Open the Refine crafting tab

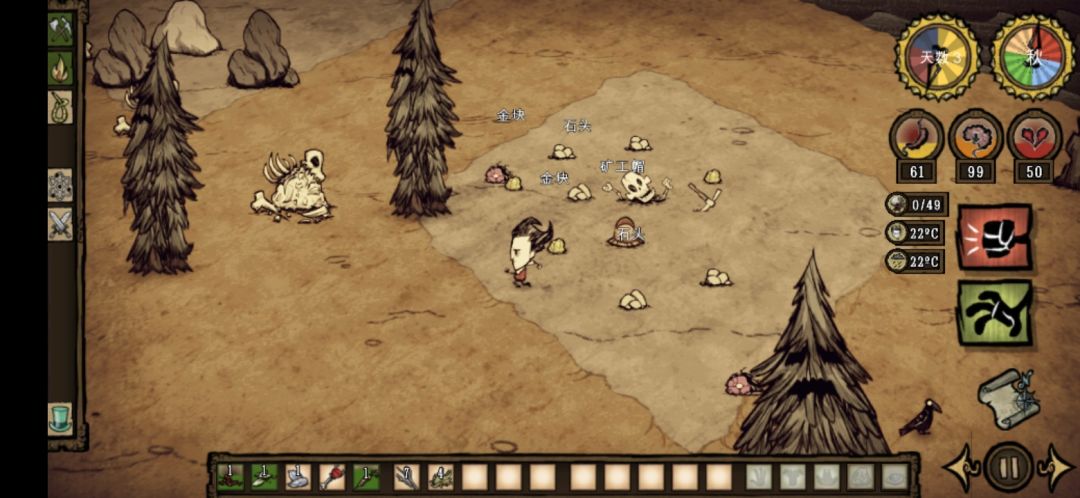tap(60, 185)
